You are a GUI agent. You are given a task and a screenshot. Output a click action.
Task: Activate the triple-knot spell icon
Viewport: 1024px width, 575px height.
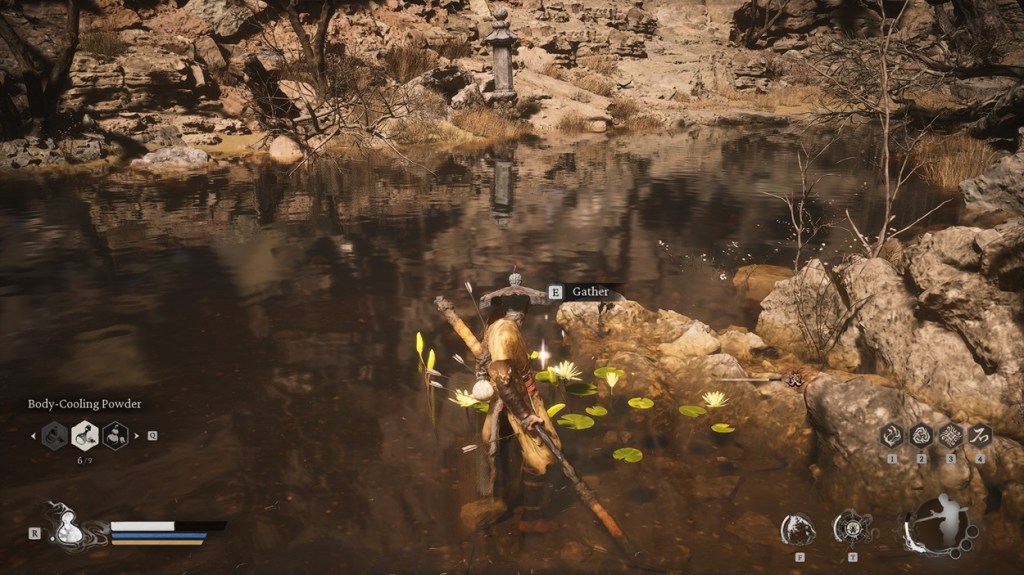point(920,435)
